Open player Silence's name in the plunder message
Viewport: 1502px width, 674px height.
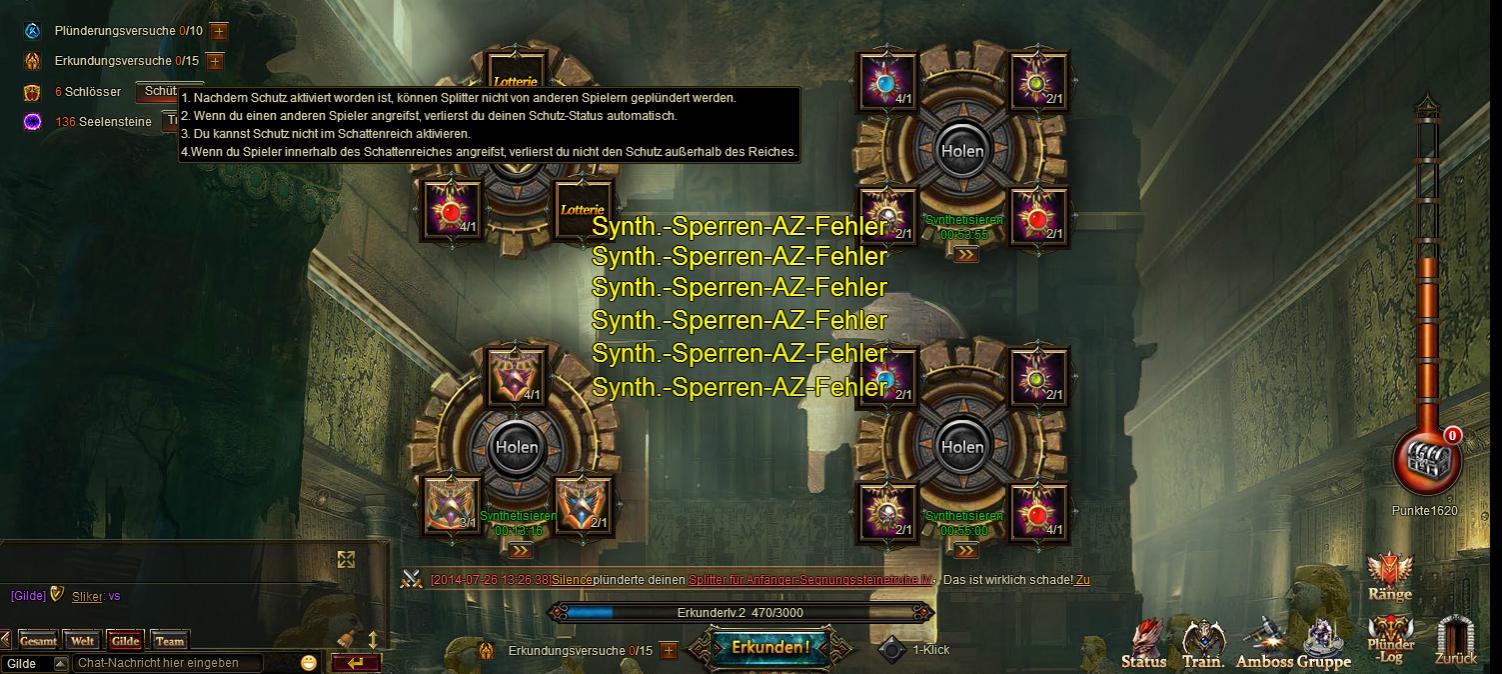tap(572, 580)
